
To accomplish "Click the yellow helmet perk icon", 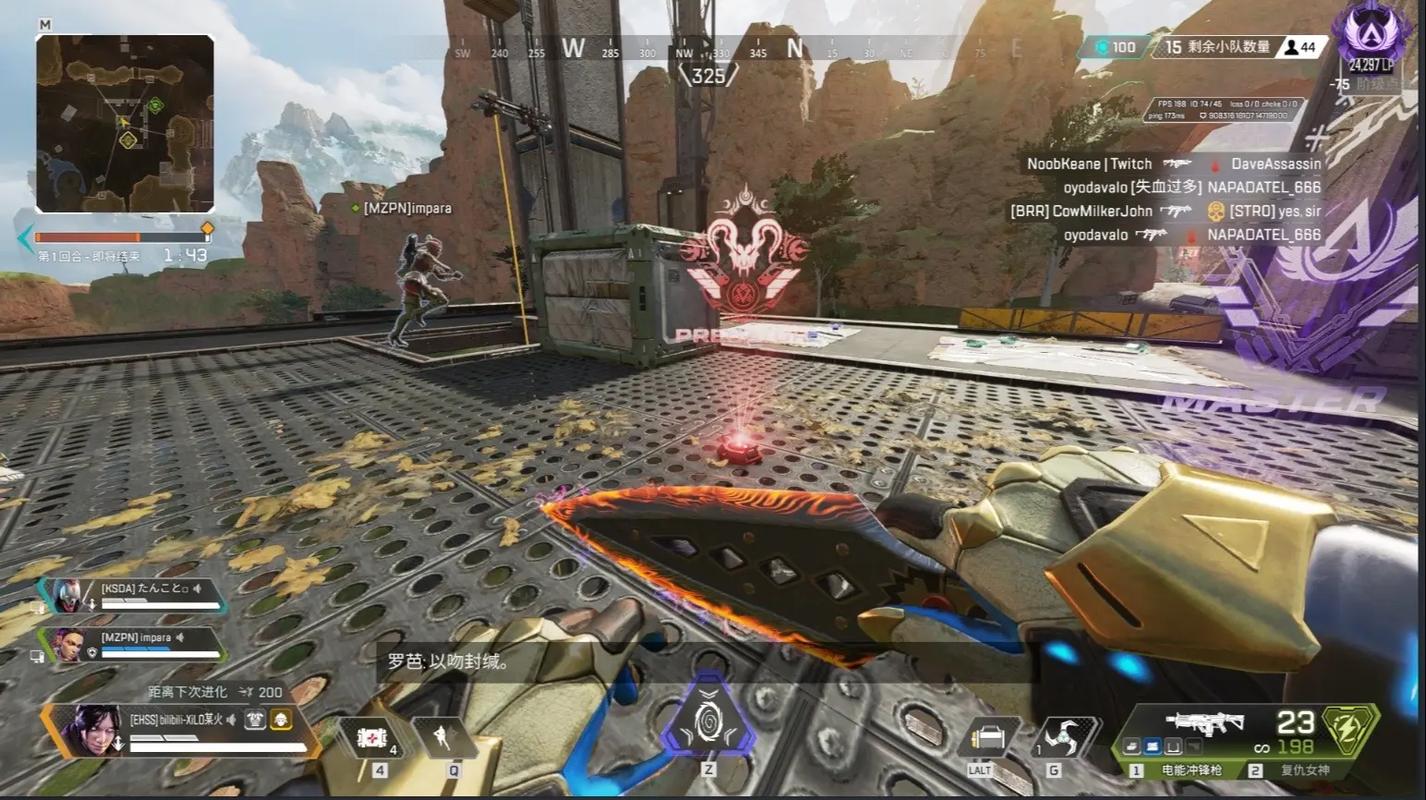I will tap(283, 719).
